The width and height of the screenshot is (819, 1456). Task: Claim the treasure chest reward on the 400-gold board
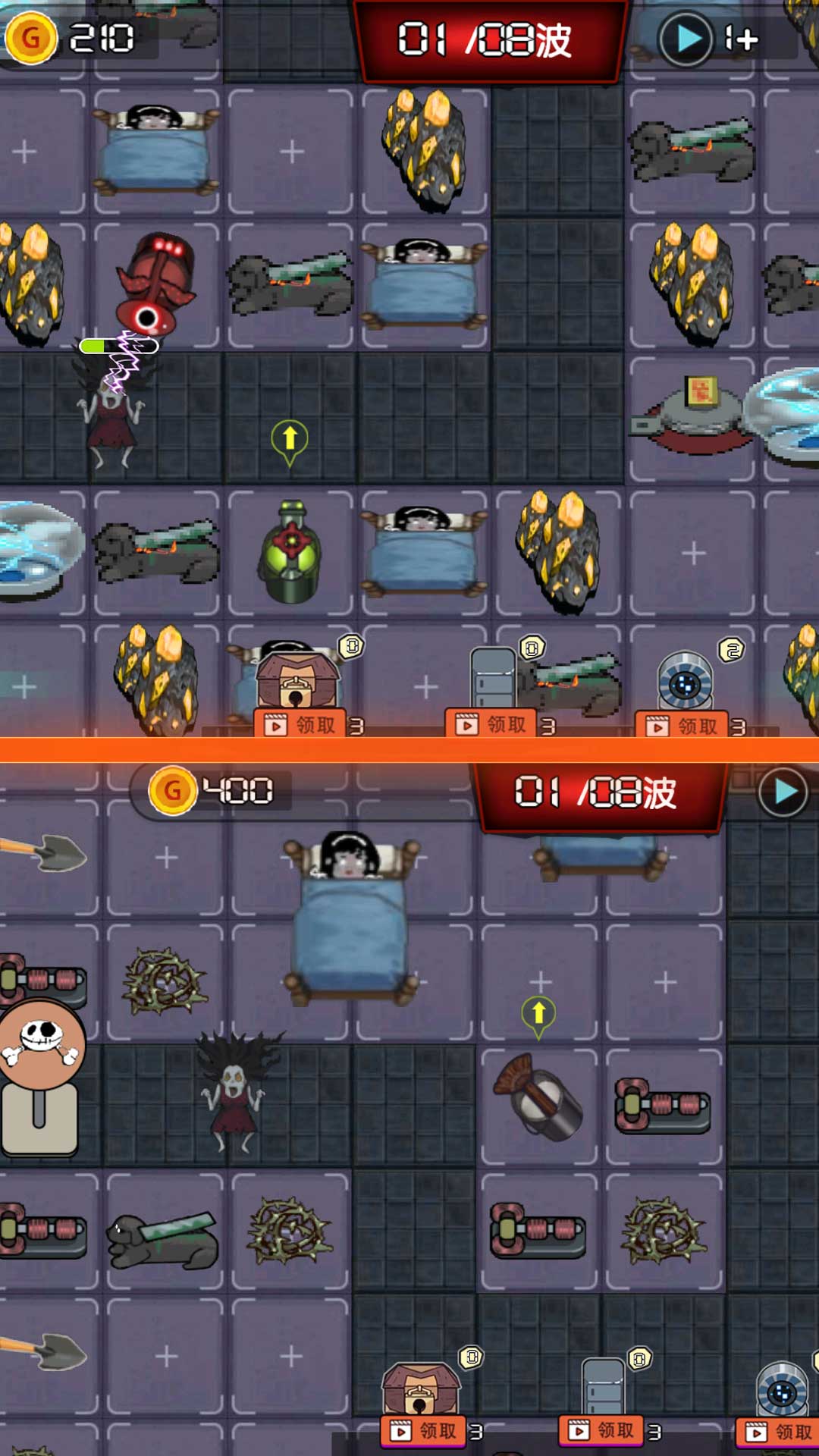(x=423, y=1431)
